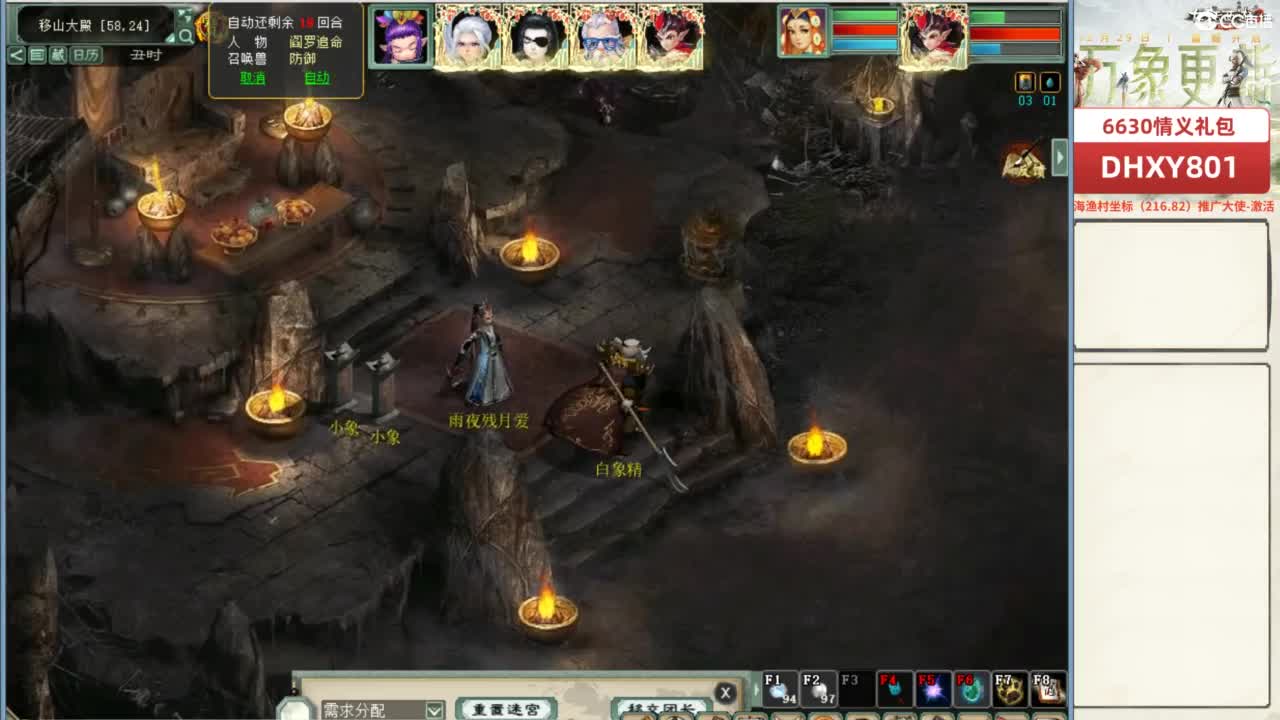Click the enemy portrait's red health bar

tap(1015, 33)
